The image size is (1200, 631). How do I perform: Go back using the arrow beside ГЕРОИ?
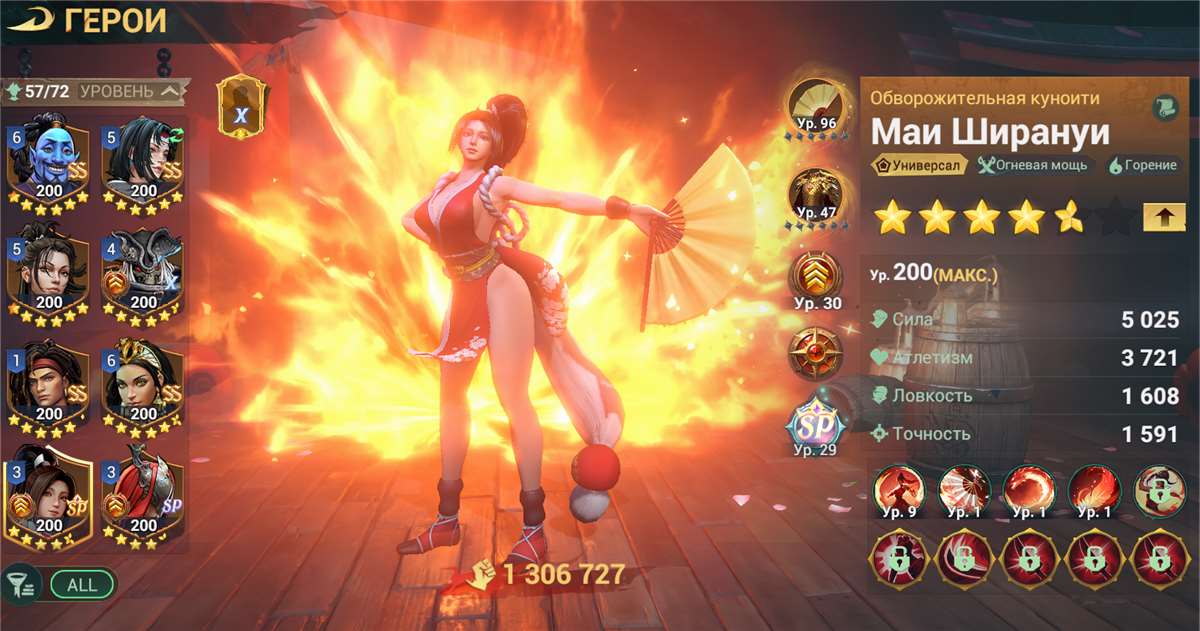tap(32, 20)
